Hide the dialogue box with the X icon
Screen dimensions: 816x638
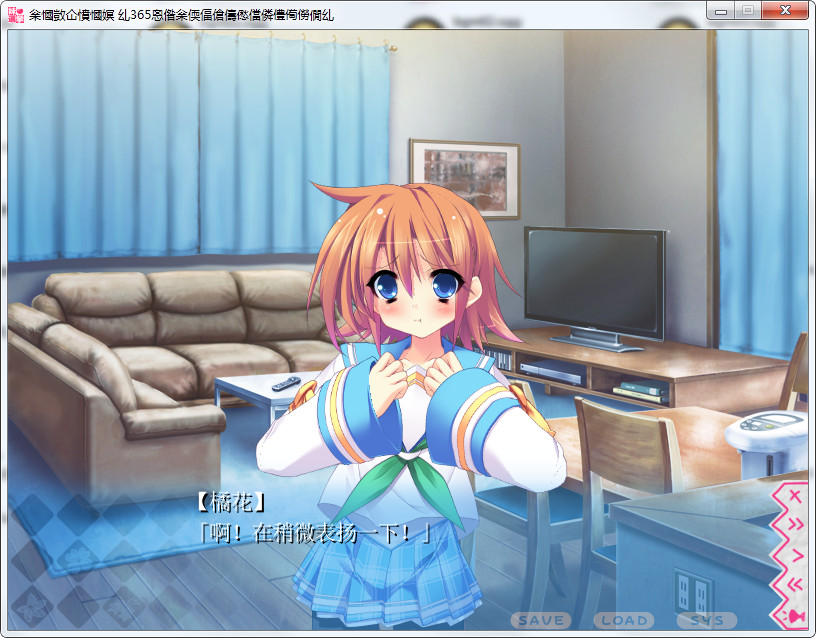[x=796, y=495]
